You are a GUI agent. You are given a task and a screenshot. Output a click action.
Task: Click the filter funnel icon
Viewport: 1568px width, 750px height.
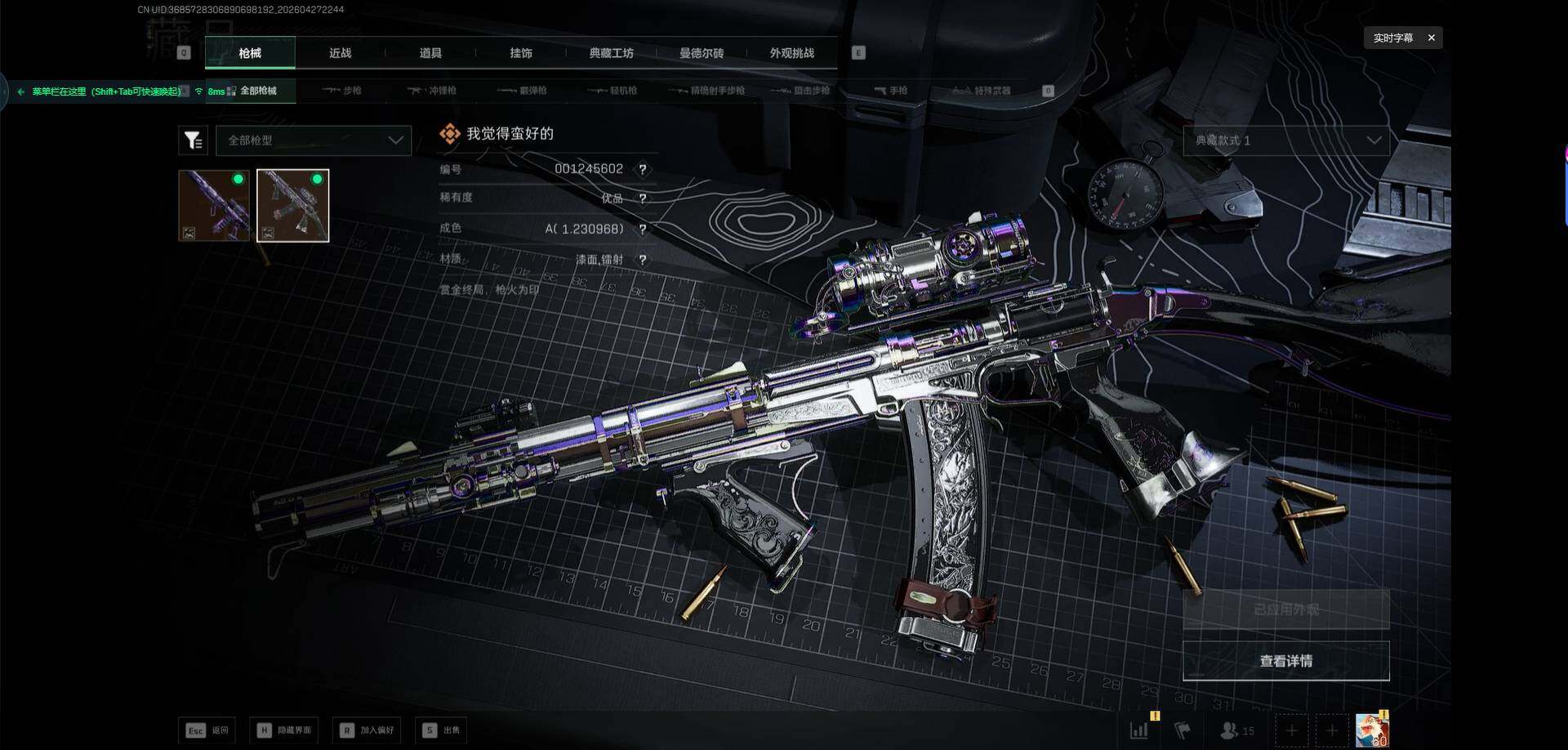click(x=193, y=141)
